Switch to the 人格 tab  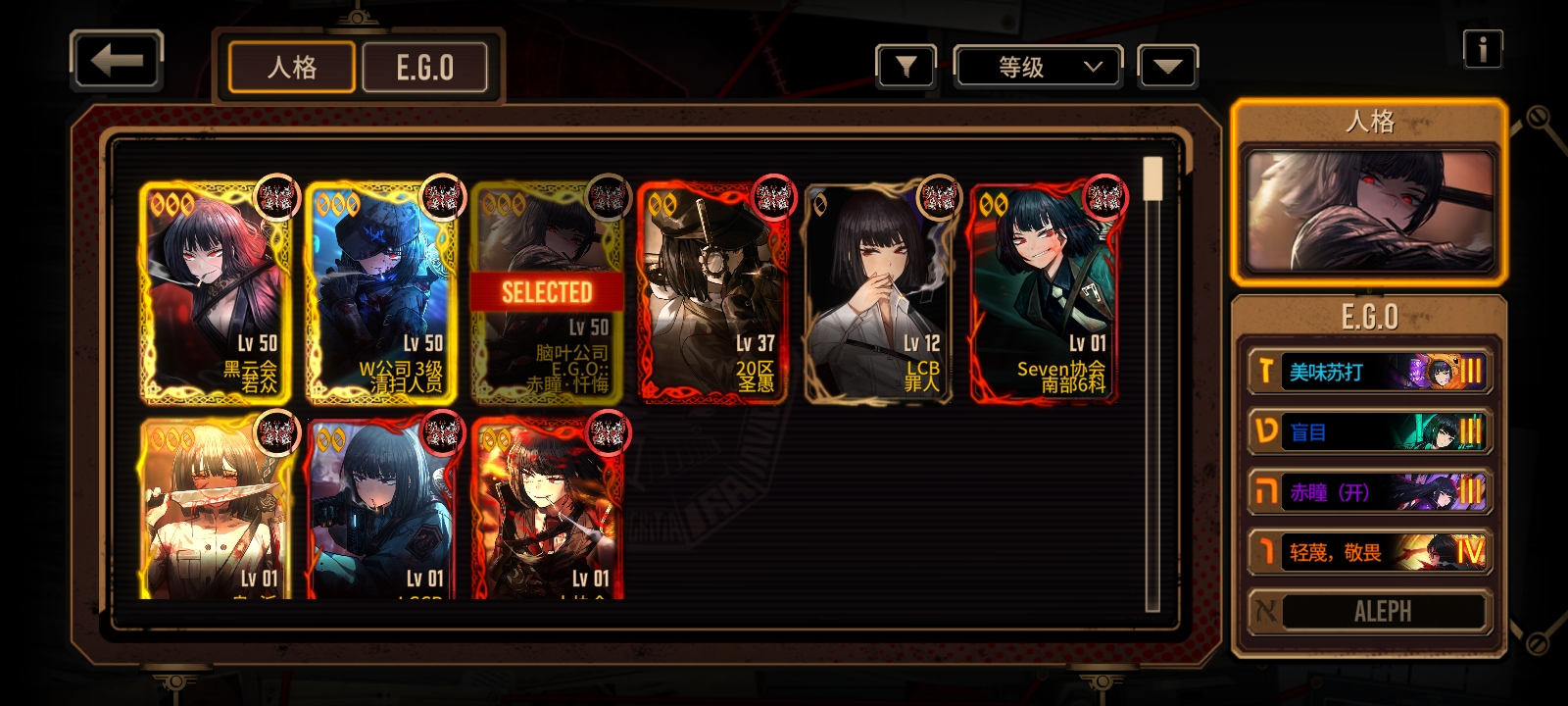click(x=292, y=68)
